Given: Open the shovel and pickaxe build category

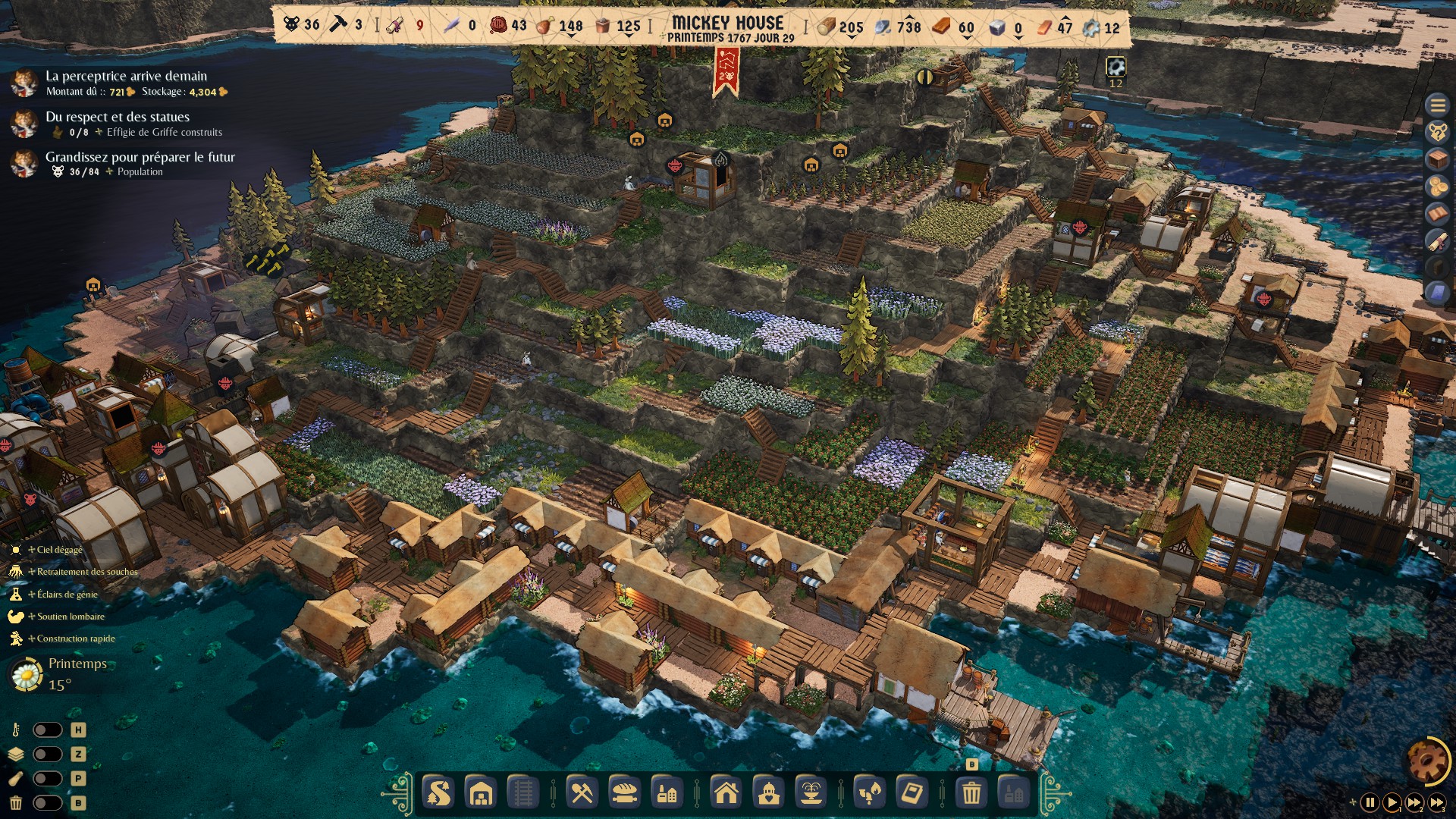Looking at the screenshot, I should 582,793.
